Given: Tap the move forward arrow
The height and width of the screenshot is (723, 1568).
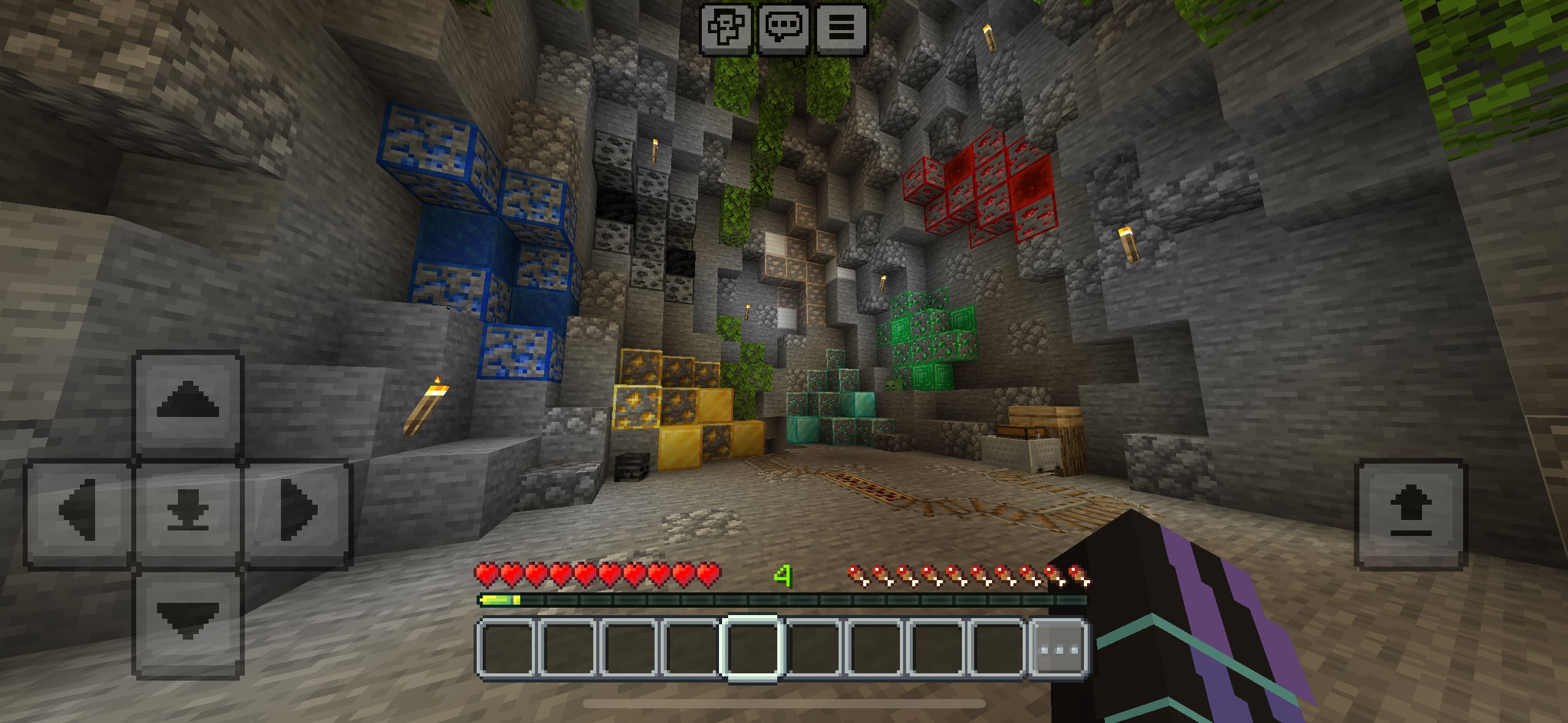Looking at the screenshot, I should tap(188, 402).
